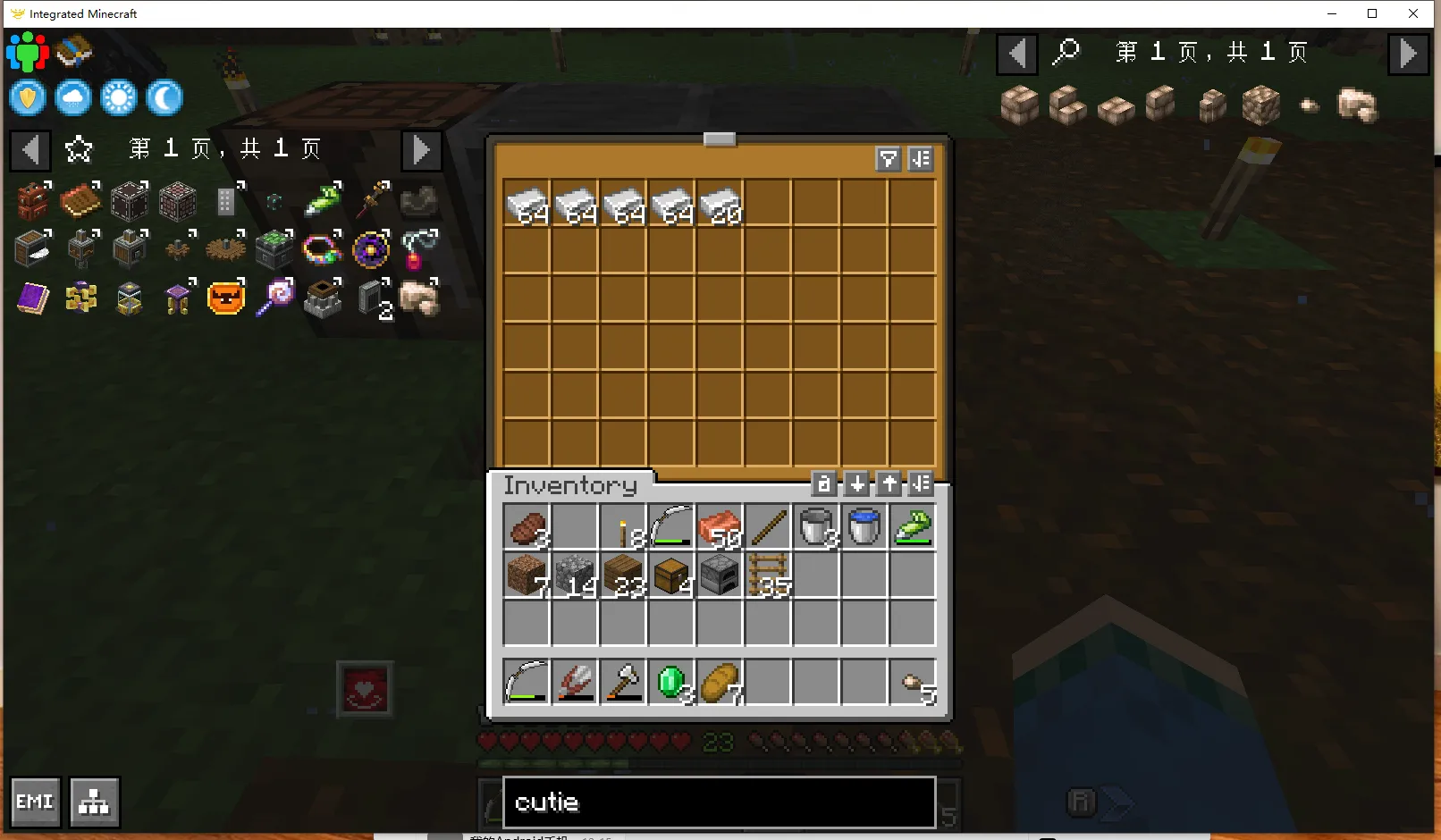This screenshot has height=840, width=1441.
Task: Open the EMI button
Action: (35, 802)
